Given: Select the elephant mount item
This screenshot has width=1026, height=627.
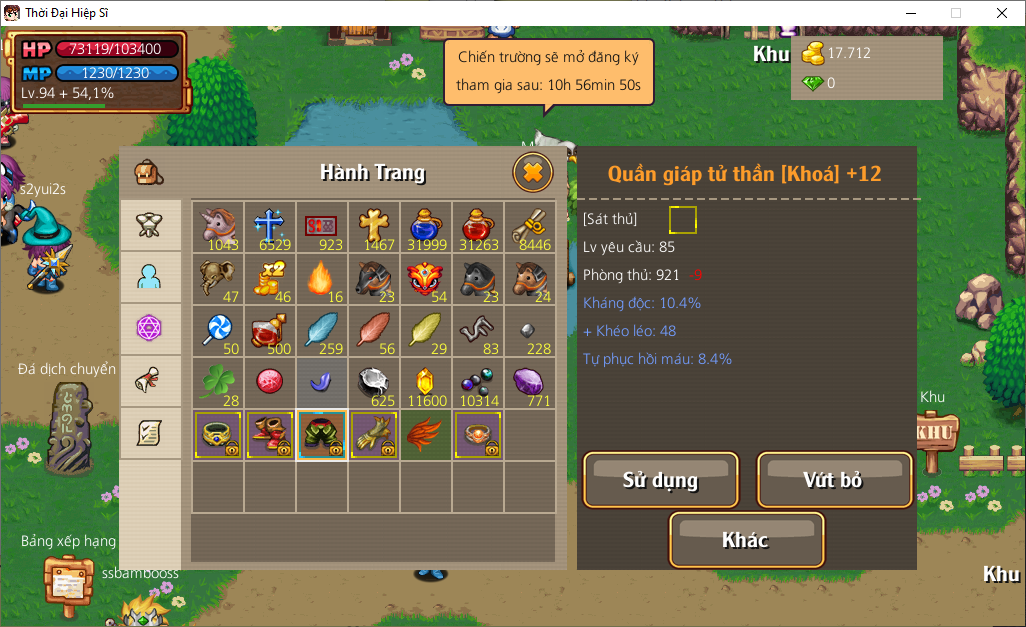Looking at the screenshot, I should pyautogui.click(x=218, y=279).
